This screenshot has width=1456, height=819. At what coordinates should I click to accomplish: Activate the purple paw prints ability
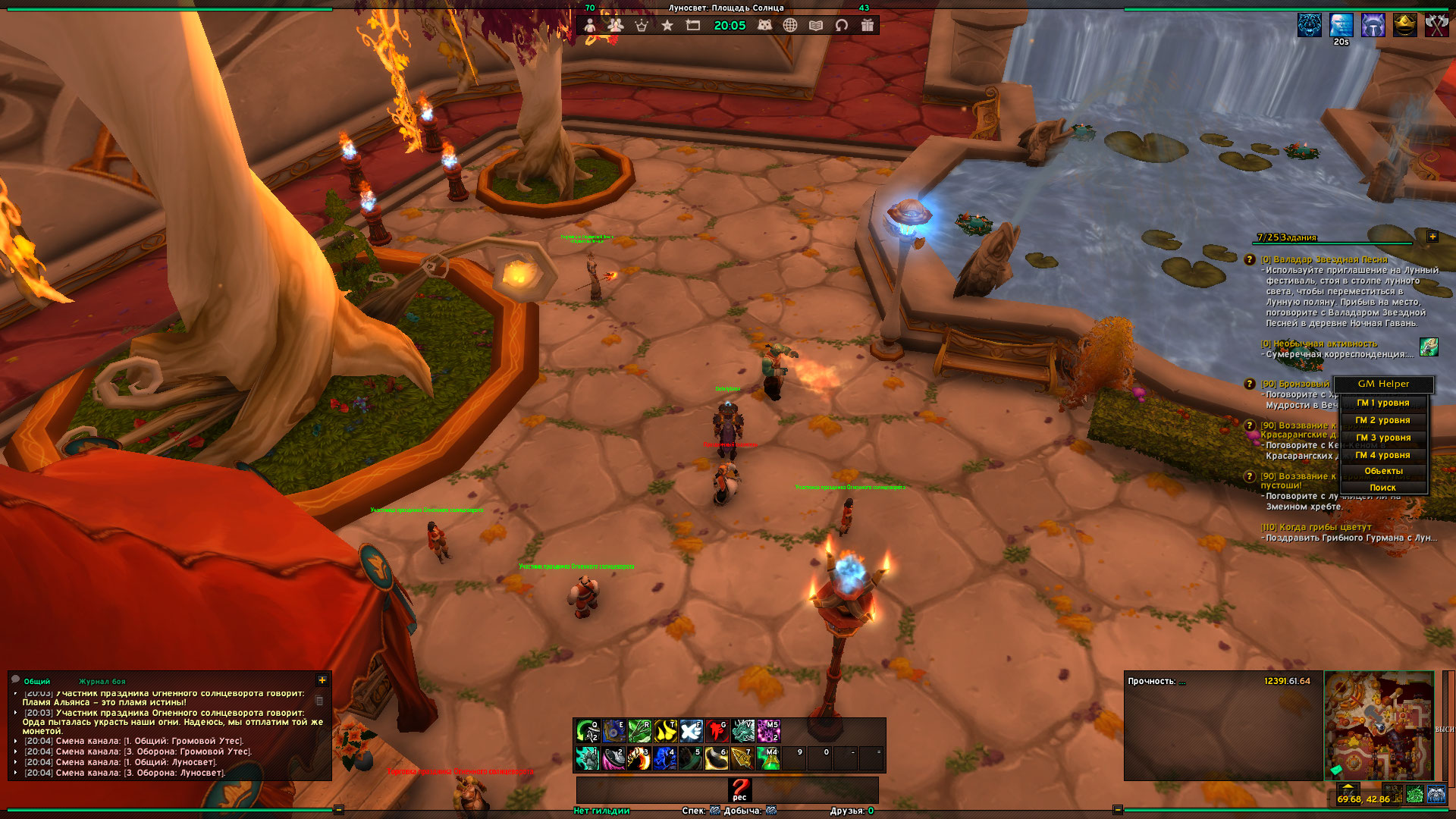pos(768,731)
